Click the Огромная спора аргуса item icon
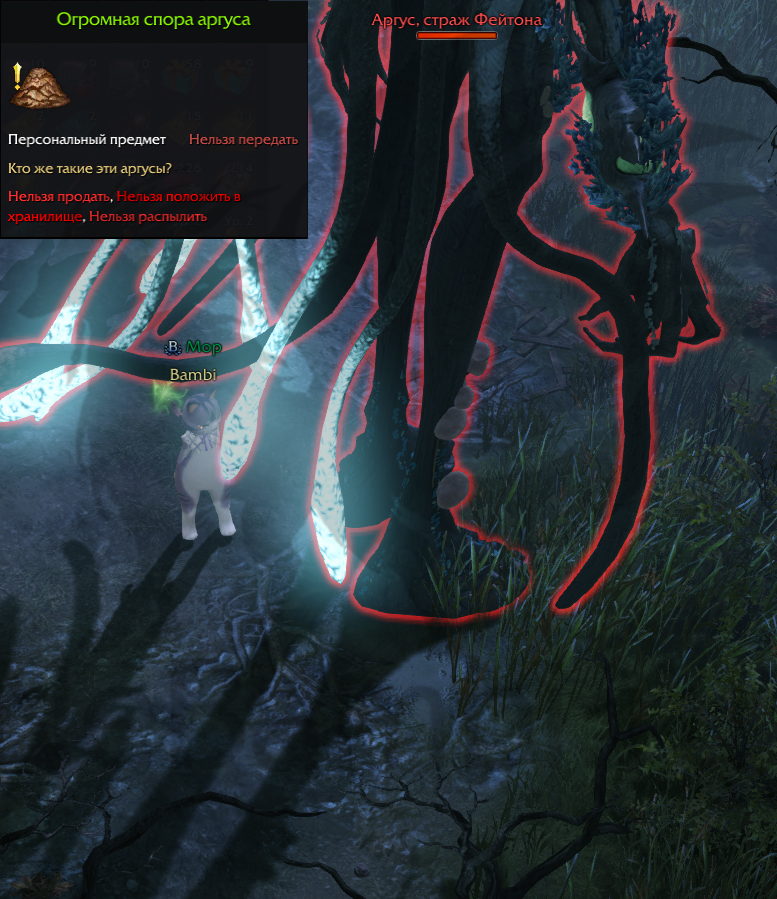Viewport: 777px width, 899px height. [38, 86]
